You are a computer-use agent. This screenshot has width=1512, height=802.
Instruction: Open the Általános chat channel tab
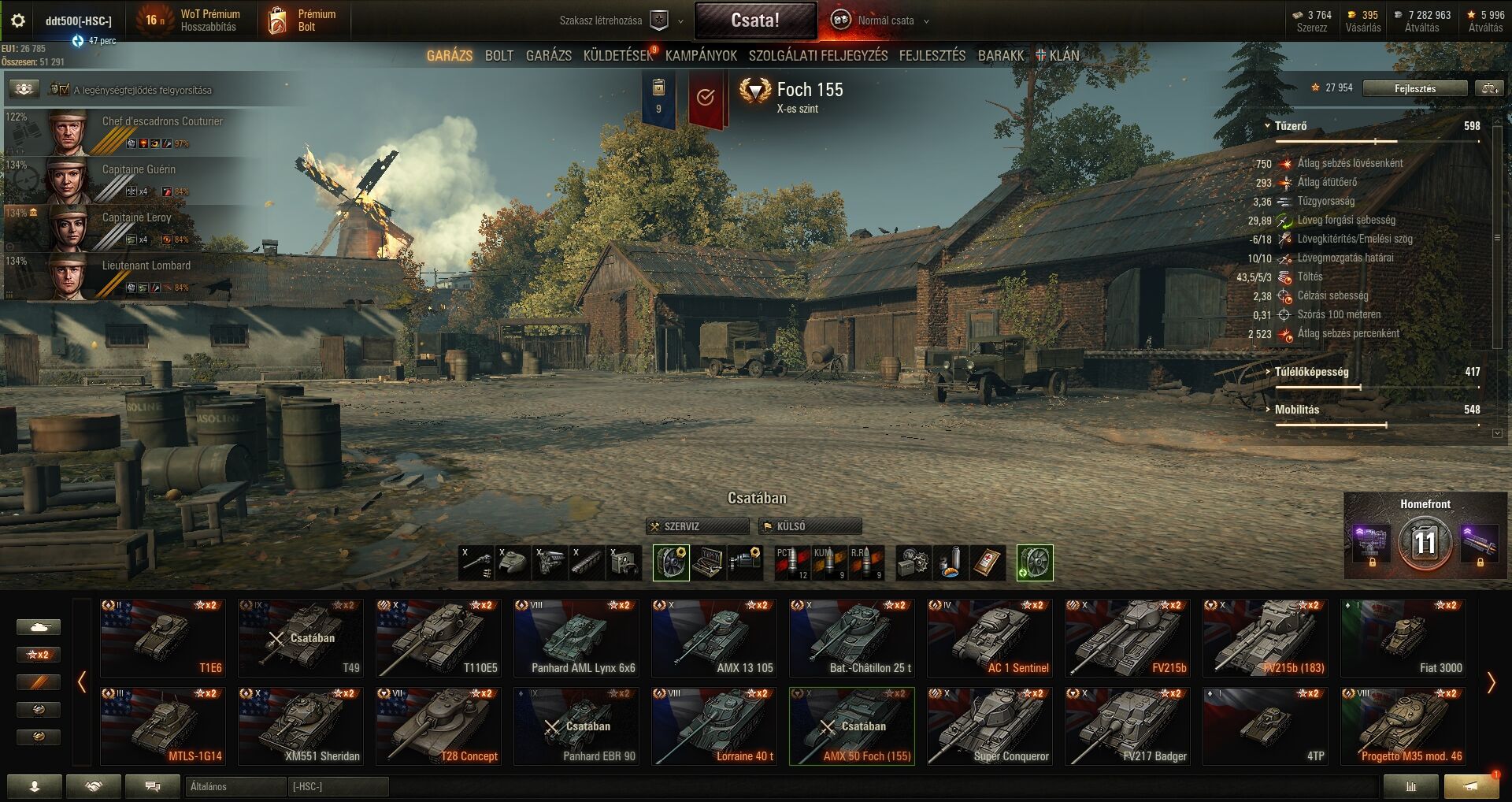[x=235, y=786]
